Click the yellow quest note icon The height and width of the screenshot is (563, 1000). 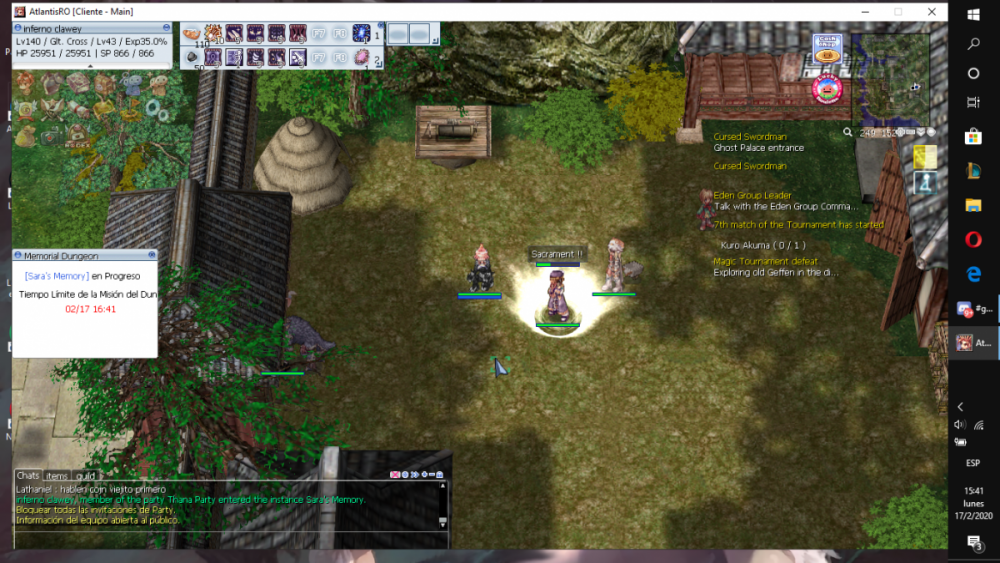pyautogui.click(x=925, y=157)
